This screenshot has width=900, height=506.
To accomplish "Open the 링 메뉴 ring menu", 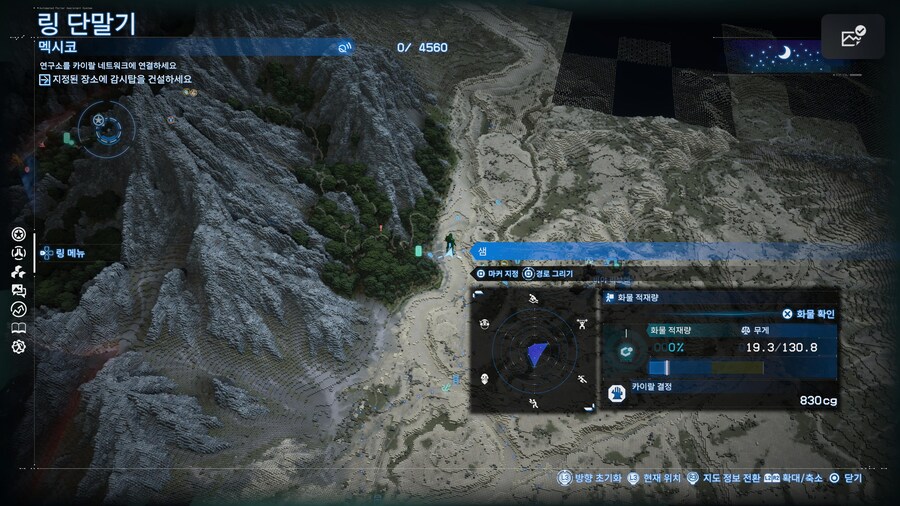I will tap(63, 254).
